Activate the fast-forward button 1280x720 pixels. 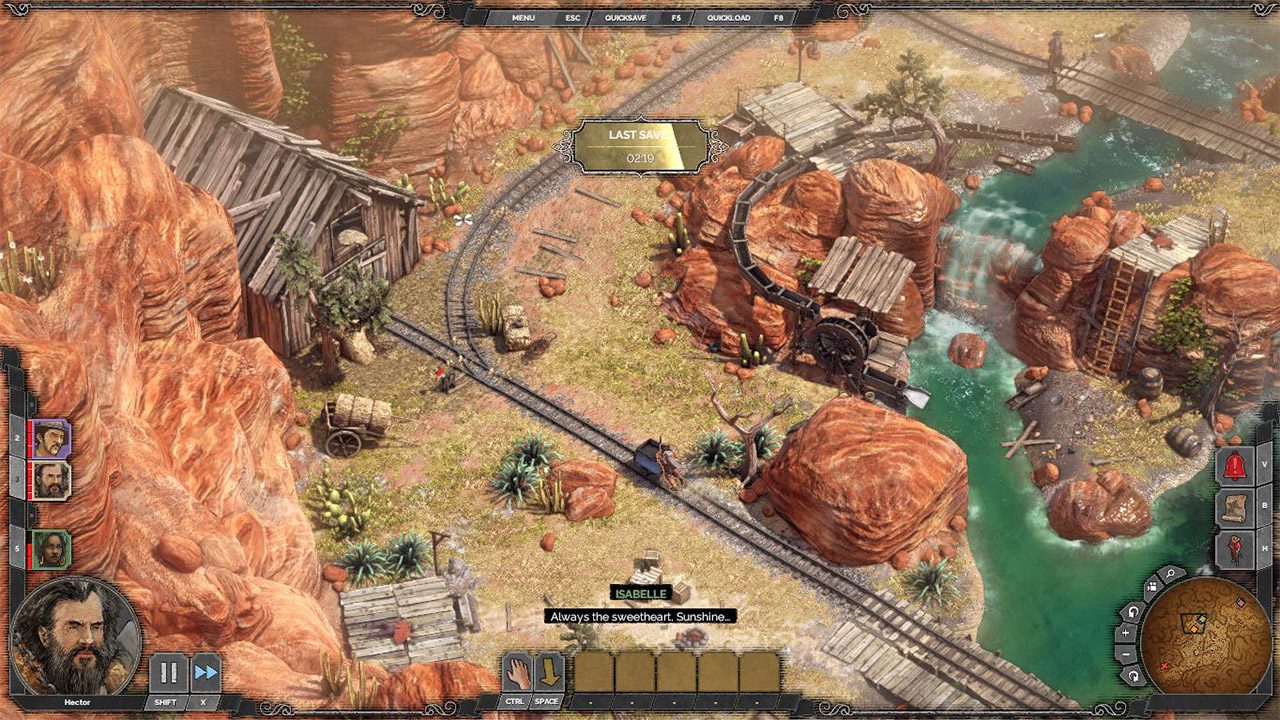point(205,672)
